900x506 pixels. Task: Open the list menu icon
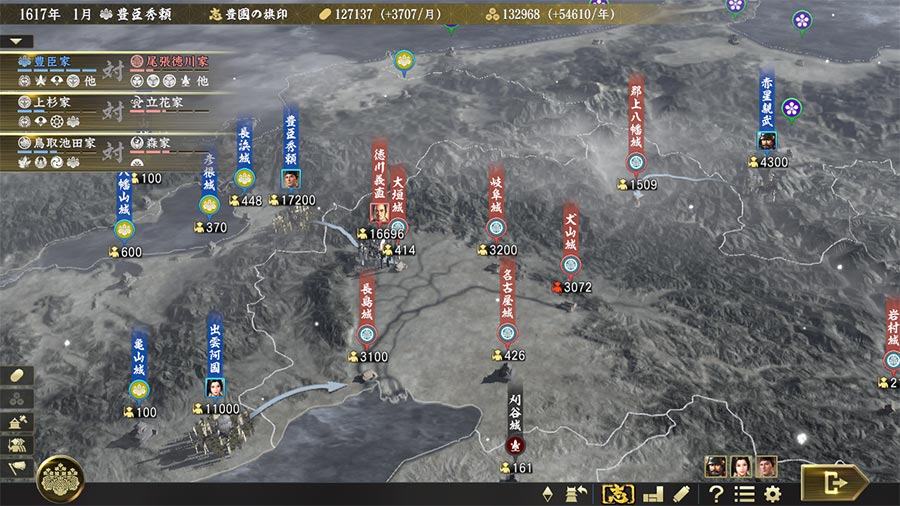(x=745, y=493)
